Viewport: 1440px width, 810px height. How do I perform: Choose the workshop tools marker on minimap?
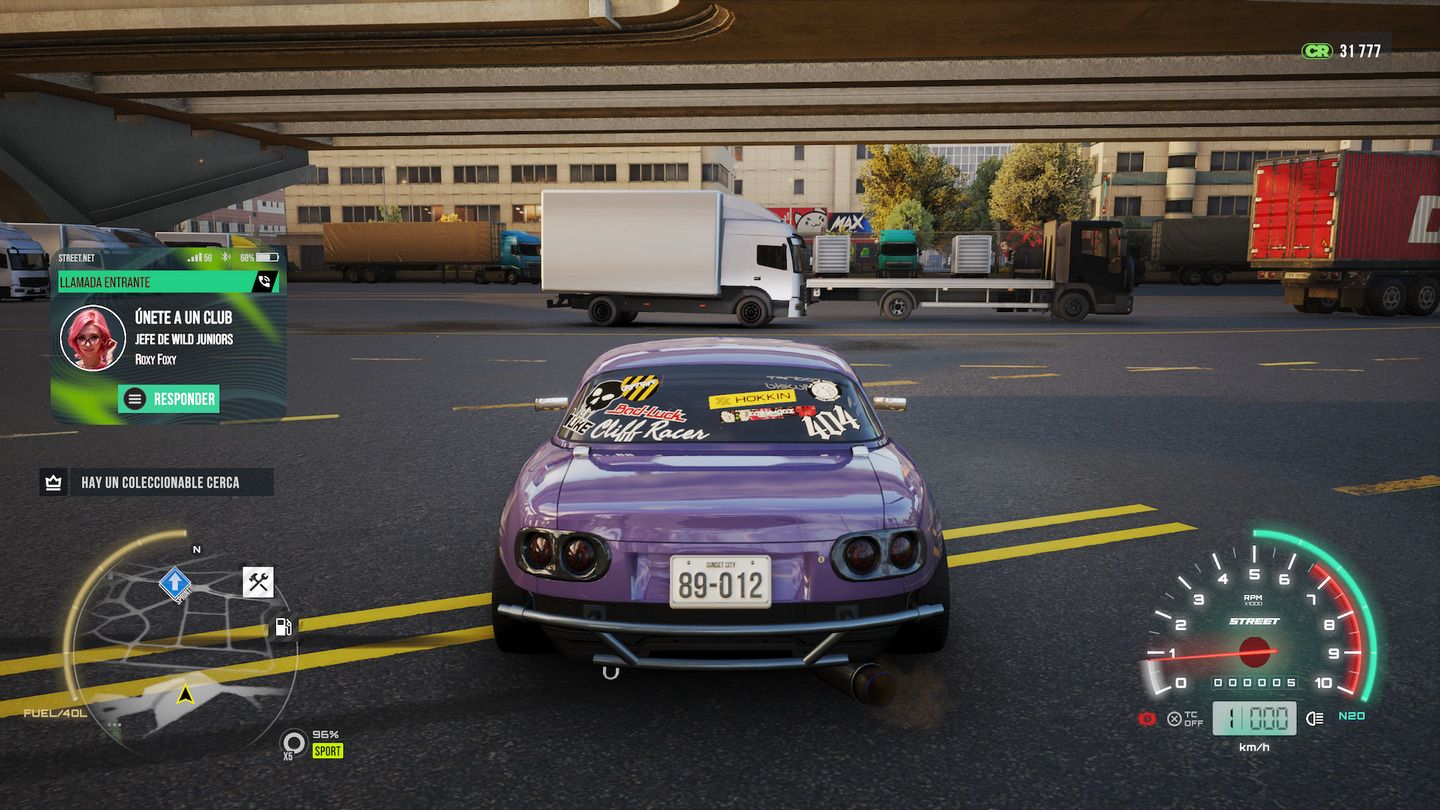[x=258, y=582]
